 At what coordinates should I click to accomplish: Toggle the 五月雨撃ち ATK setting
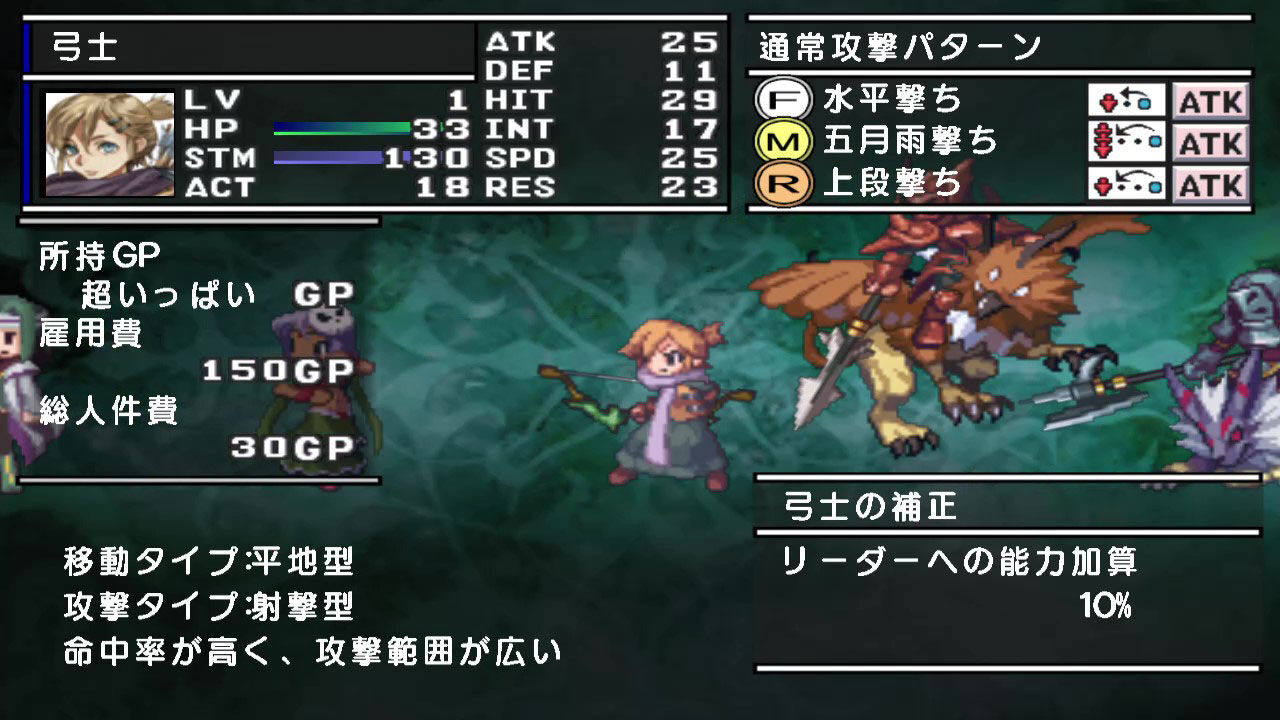click(1211, 143)
